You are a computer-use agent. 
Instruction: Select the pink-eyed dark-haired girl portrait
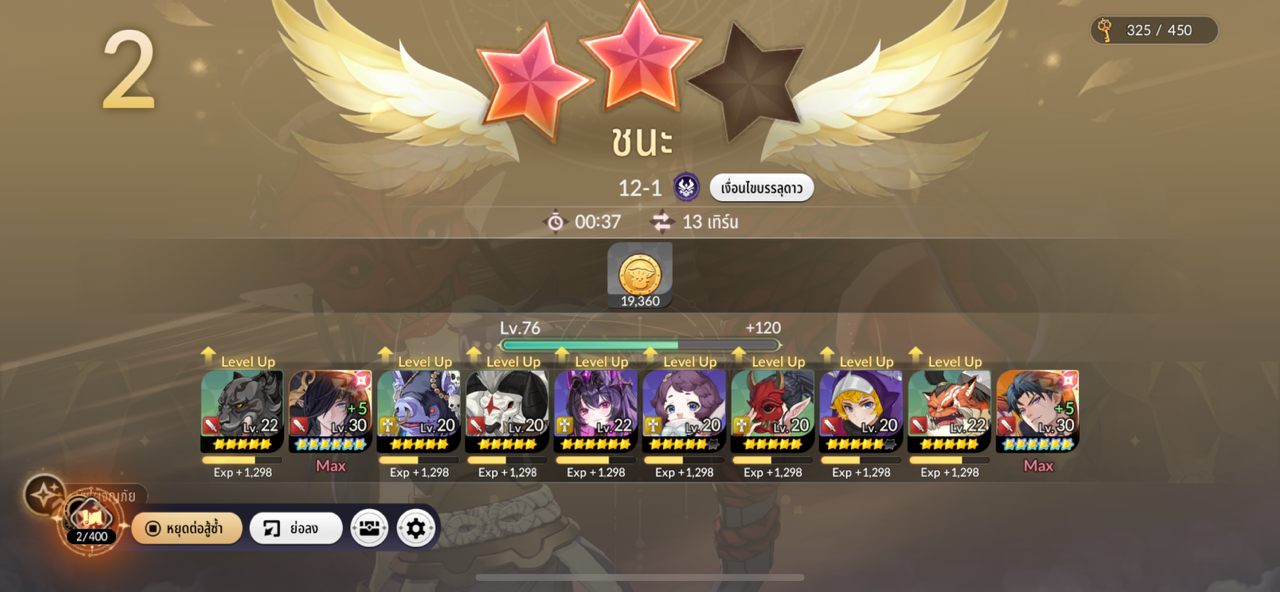595,410
